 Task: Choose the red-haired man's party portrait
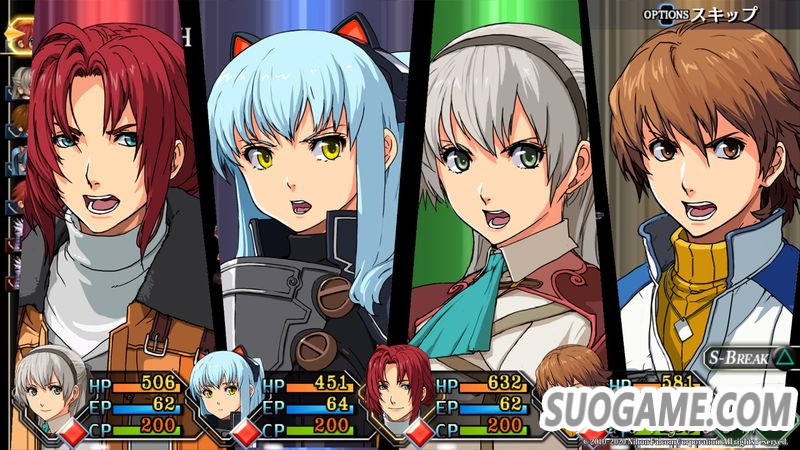pyautogui.click(x=394, y=386)
